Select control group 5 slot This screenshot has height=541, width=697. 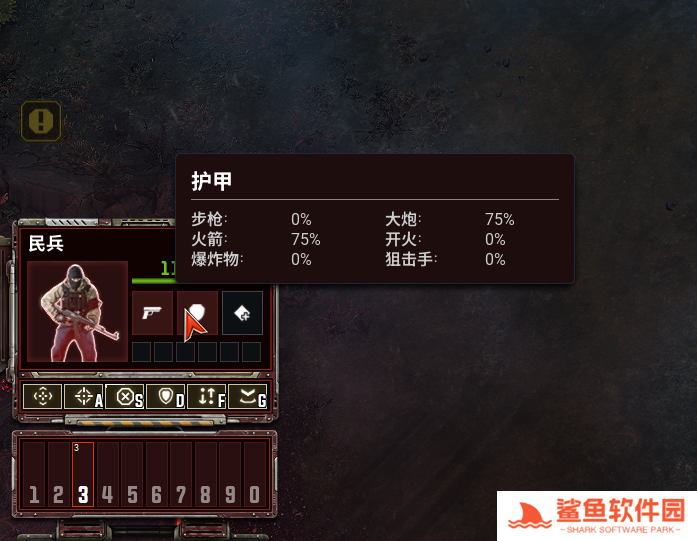(132, 475)
